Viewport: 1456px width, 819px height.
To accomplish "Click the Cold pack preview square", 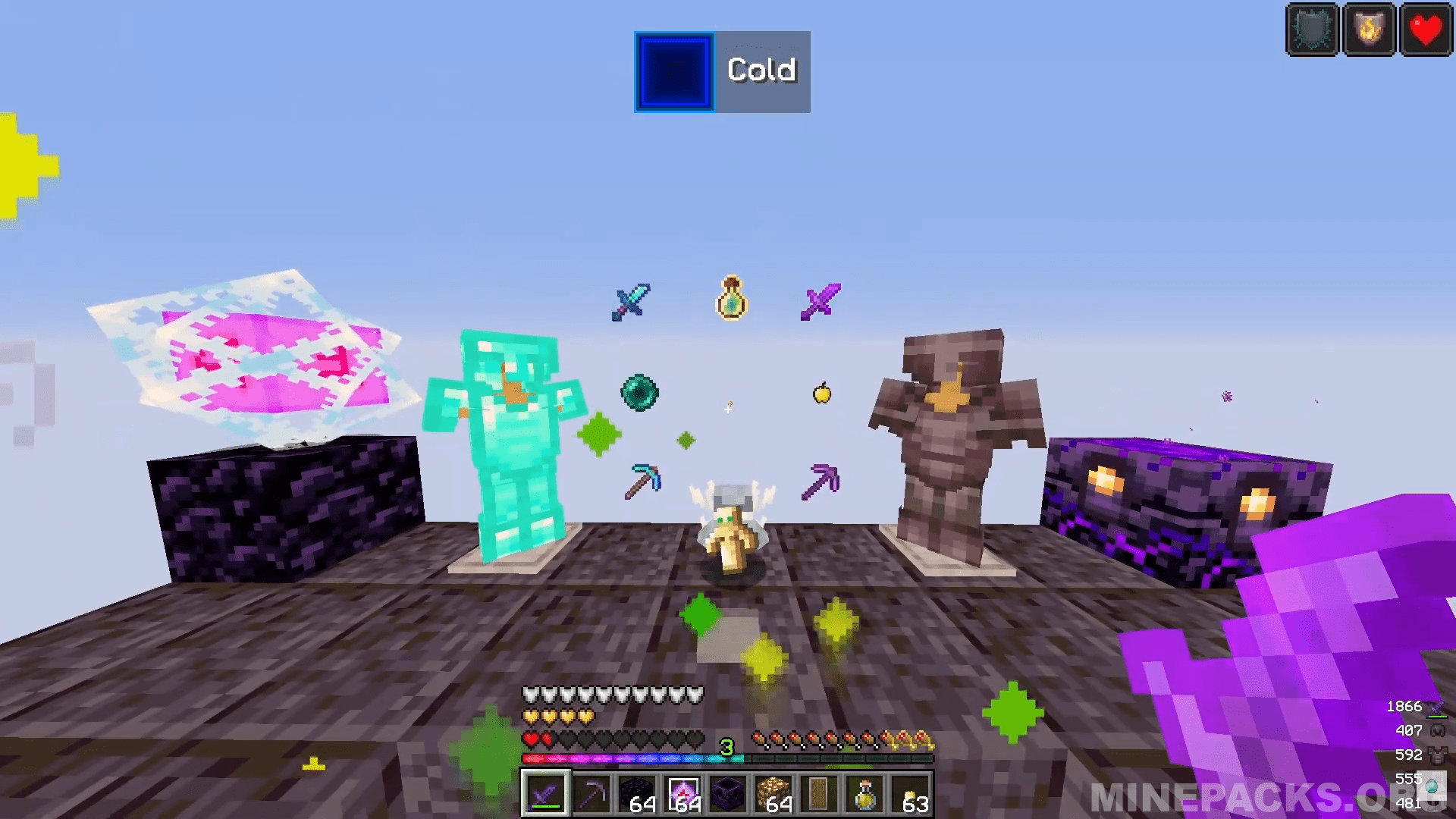I will [673, 71].
